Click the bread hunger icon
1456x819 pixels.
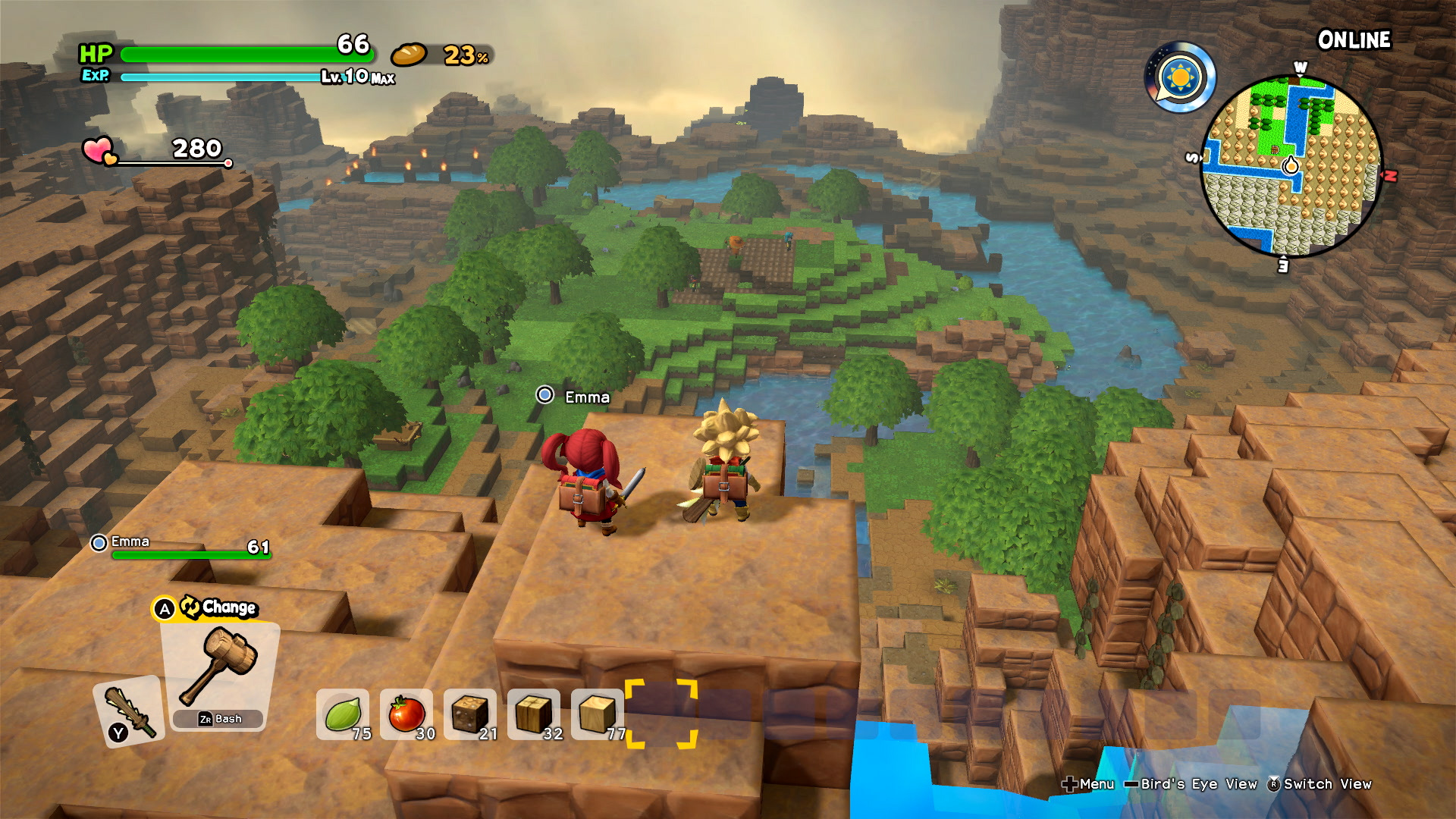tap(409, 55)
